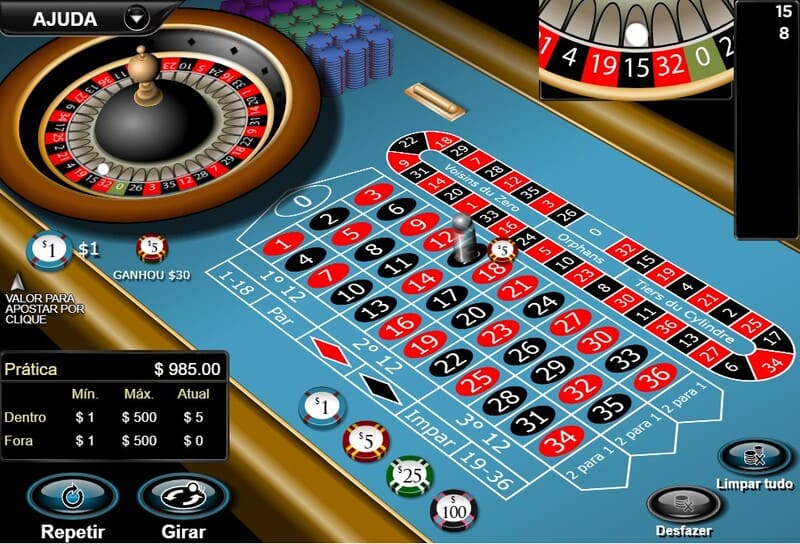Repeat the last bet with Repetir
800x544 pixels.
click(72, 495)
